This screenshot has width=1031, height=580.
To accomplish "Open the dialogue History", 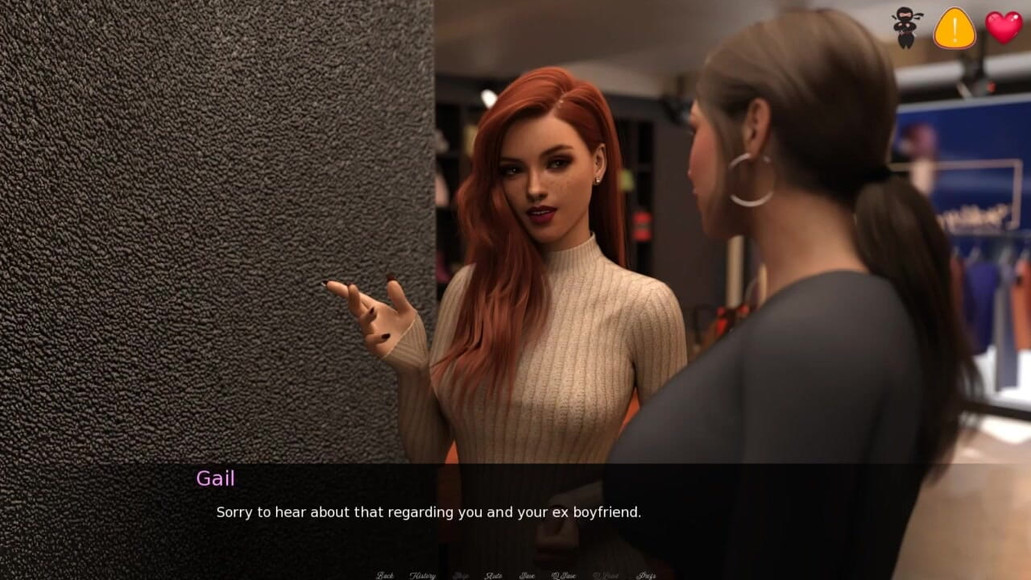I will 422,575.
